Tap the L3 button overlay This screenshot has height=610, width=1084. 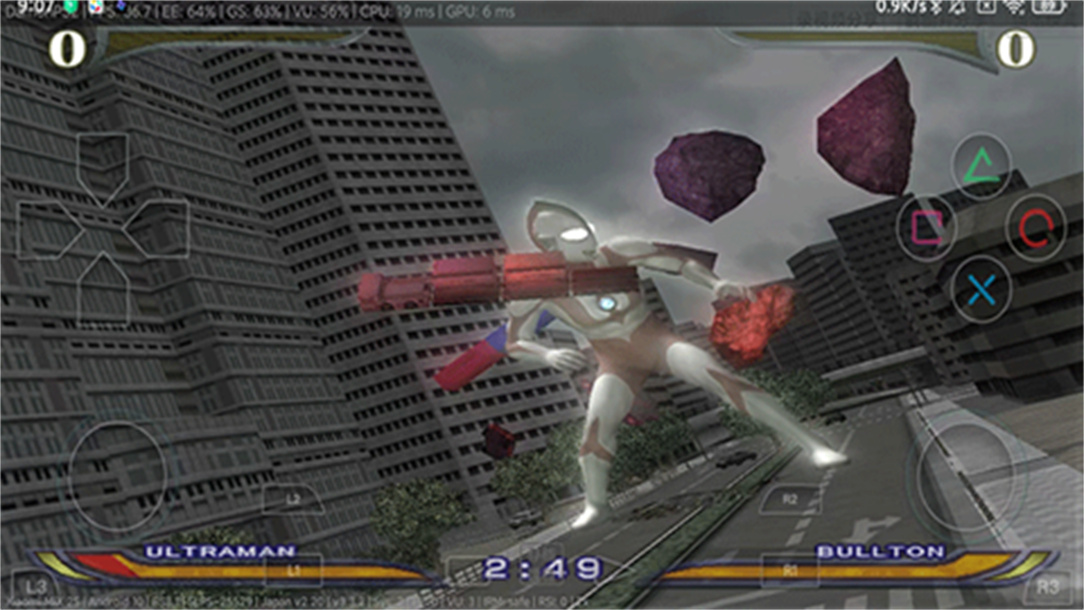click(37, 586)
